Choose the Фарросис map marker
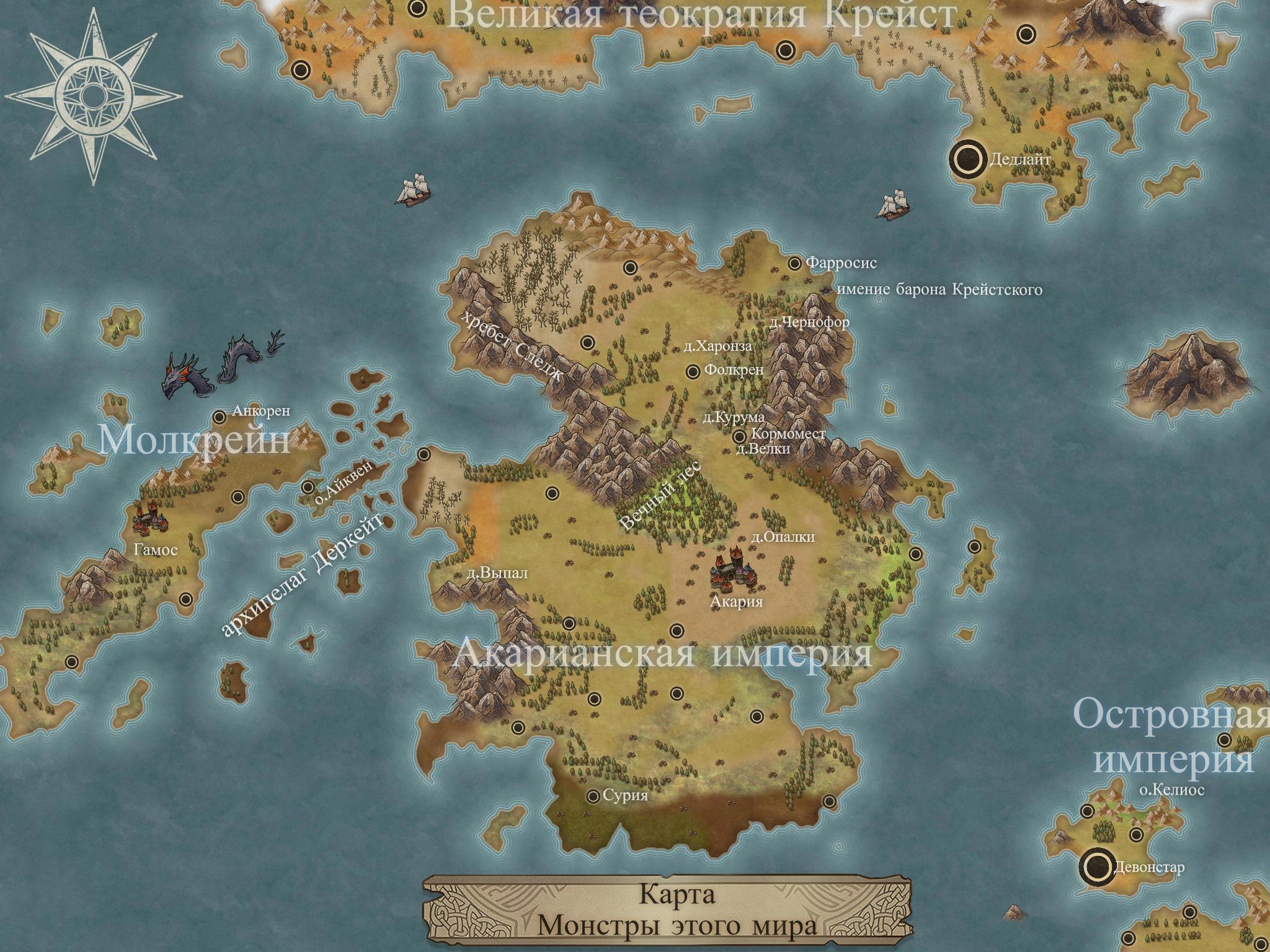The image size is (1270, 952). click(794, 264)
